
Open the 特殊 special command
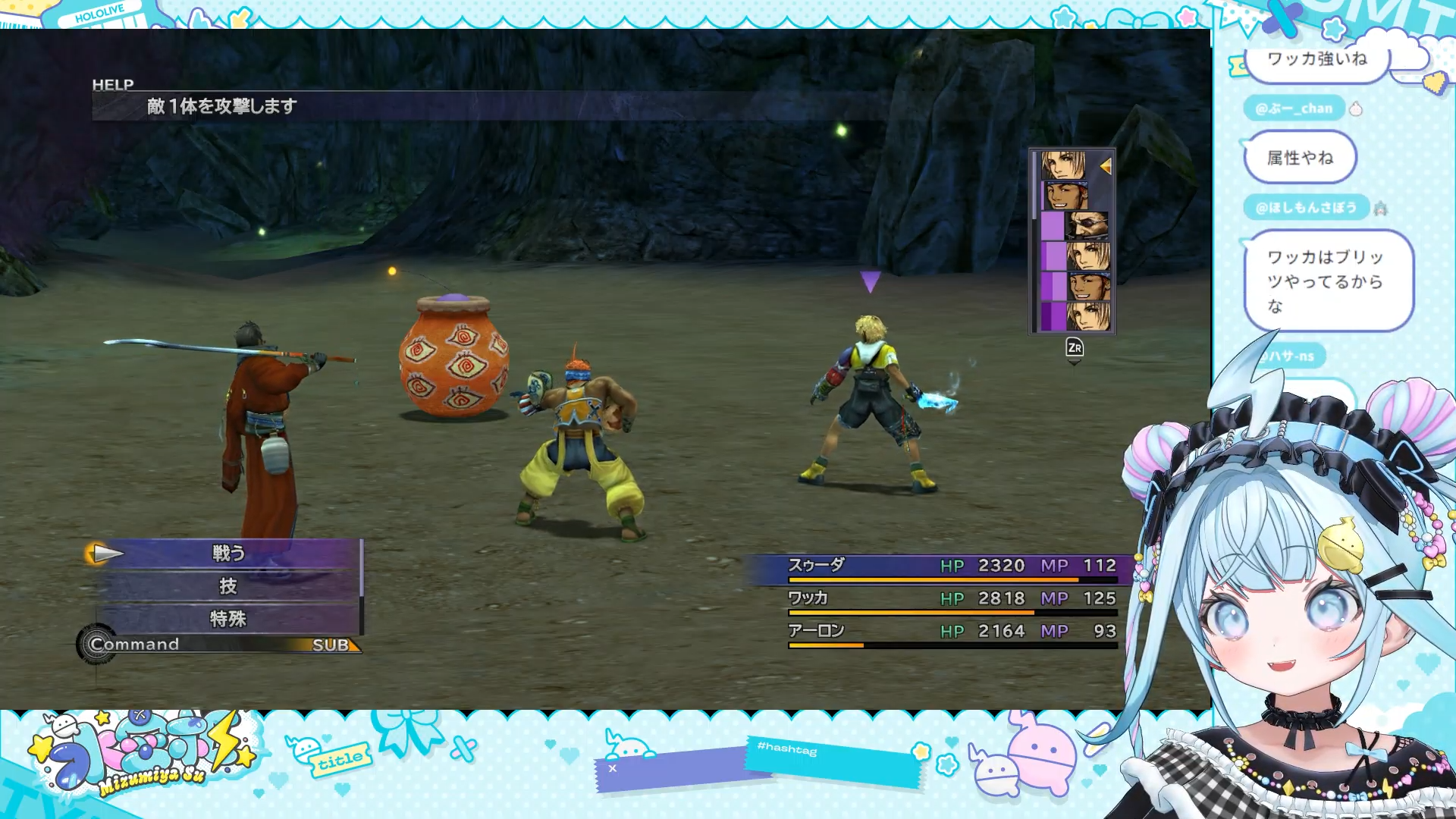click(x=228, y=619)
